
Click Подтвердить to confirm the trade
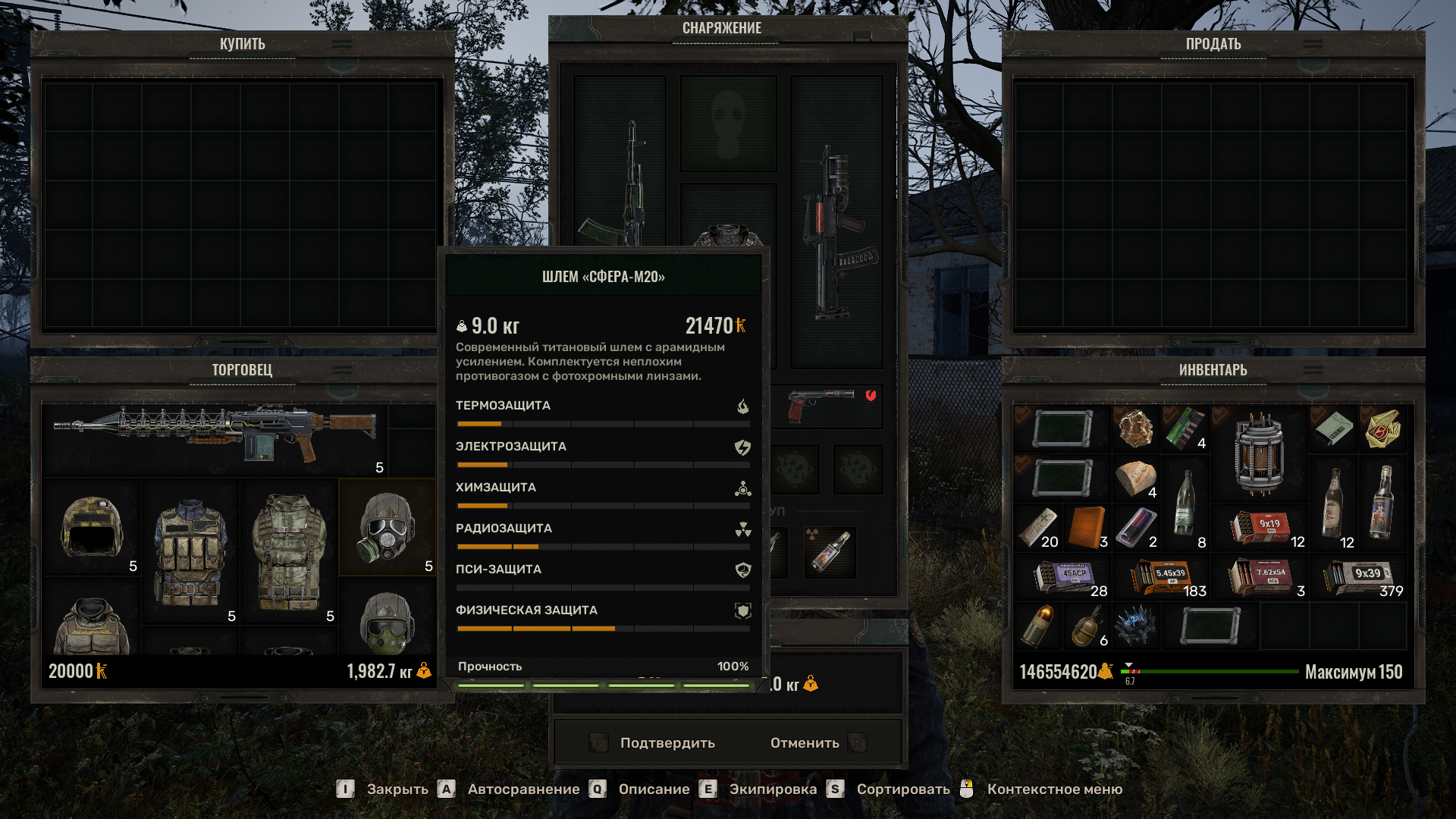[x=666, y=742]
